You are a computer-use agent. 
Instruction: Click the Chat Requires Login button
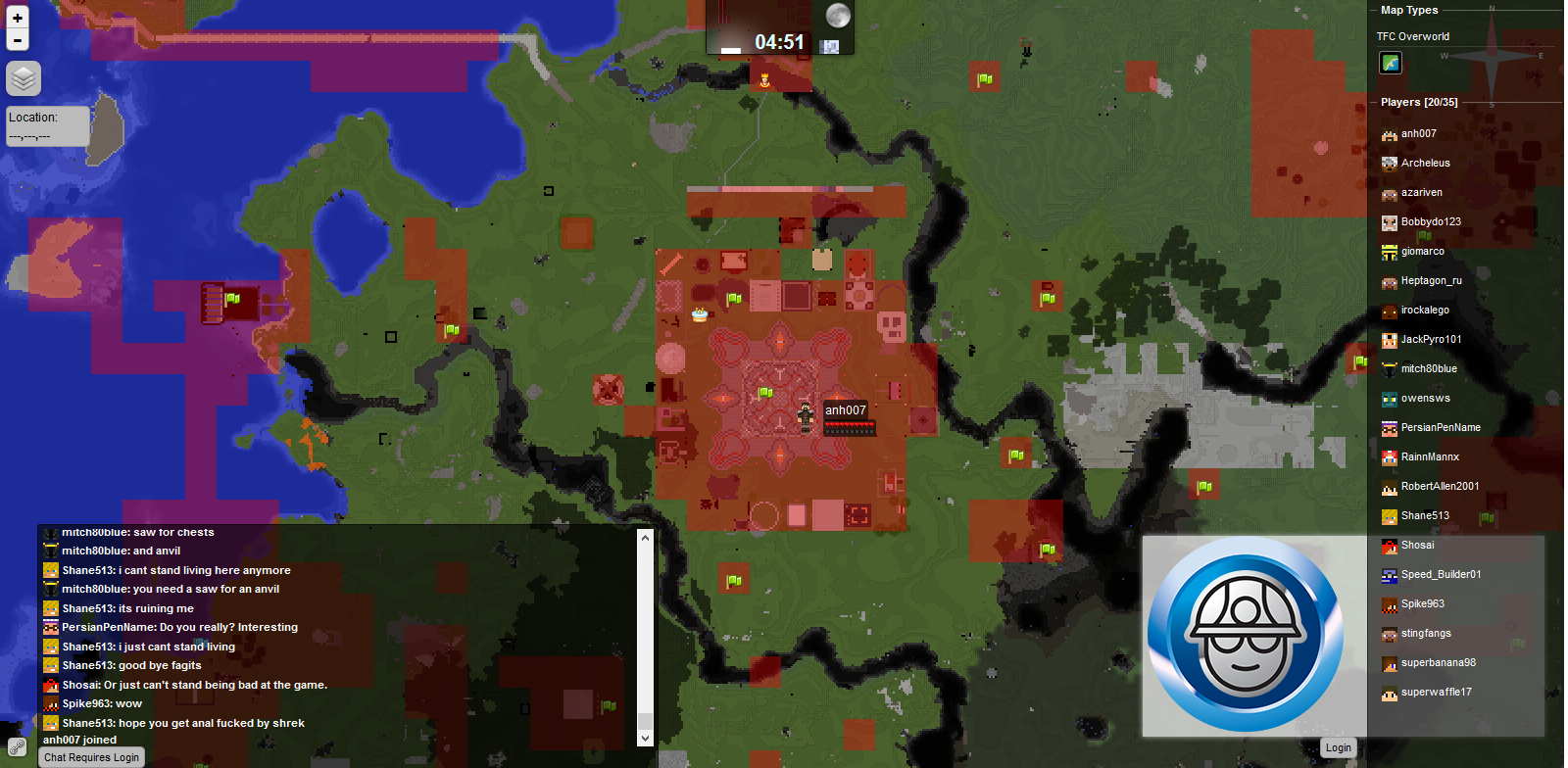[x=91, y=757]
